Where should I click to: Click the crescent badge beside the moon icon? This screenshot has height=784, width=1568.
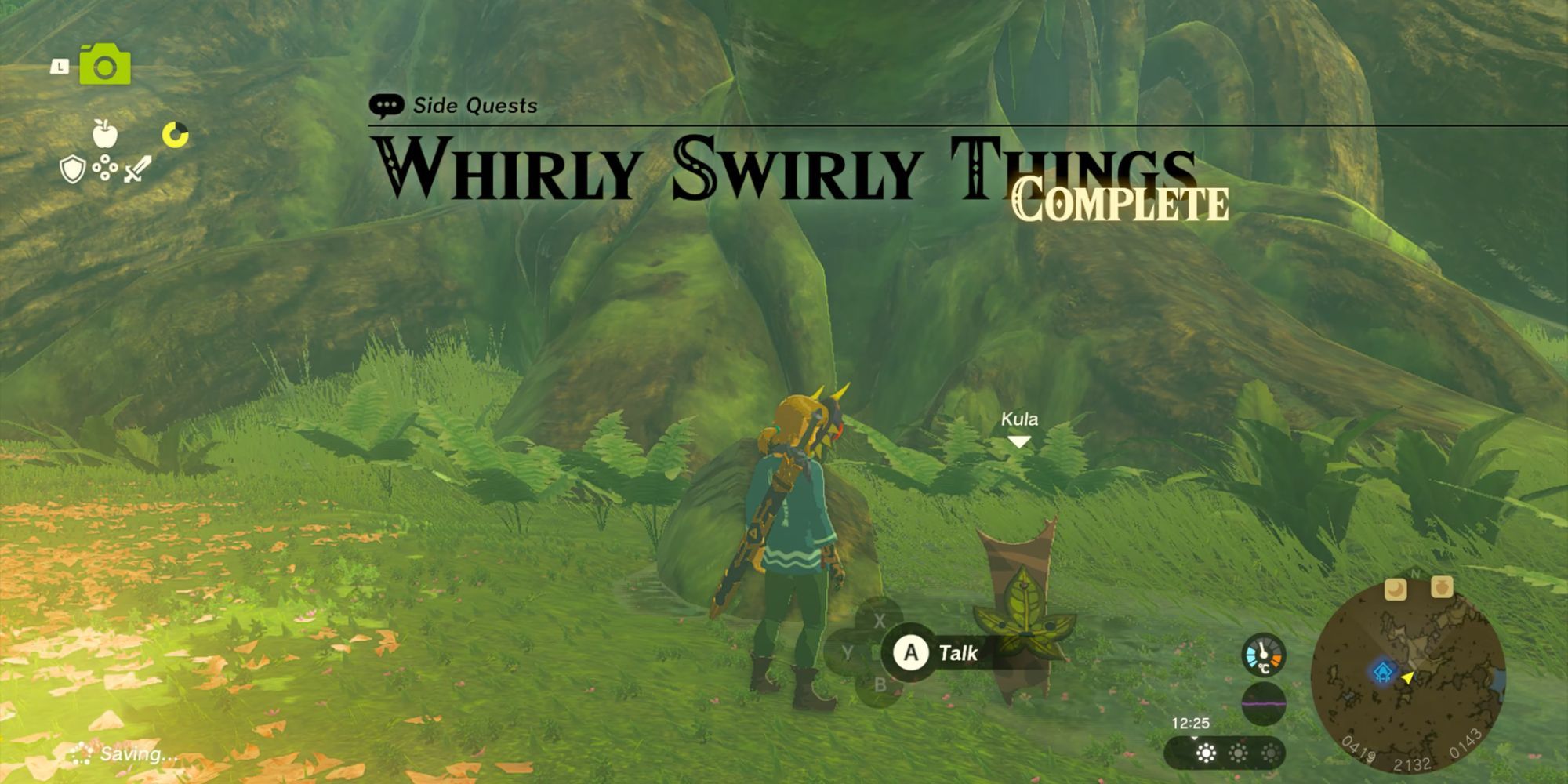1442,587
